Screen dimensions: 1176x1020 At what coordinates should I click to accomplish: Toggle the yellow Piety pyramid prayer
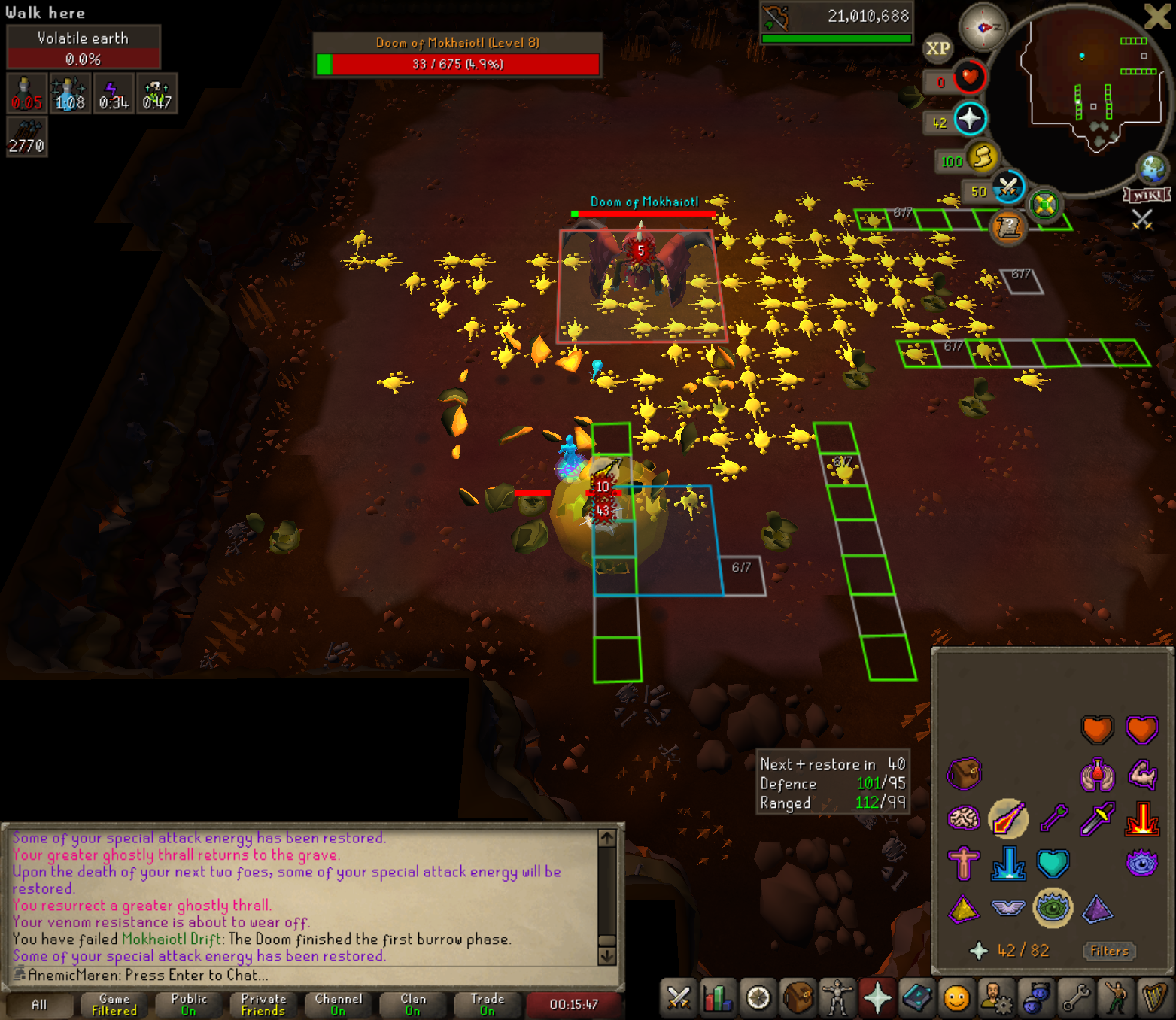(963, 909)
